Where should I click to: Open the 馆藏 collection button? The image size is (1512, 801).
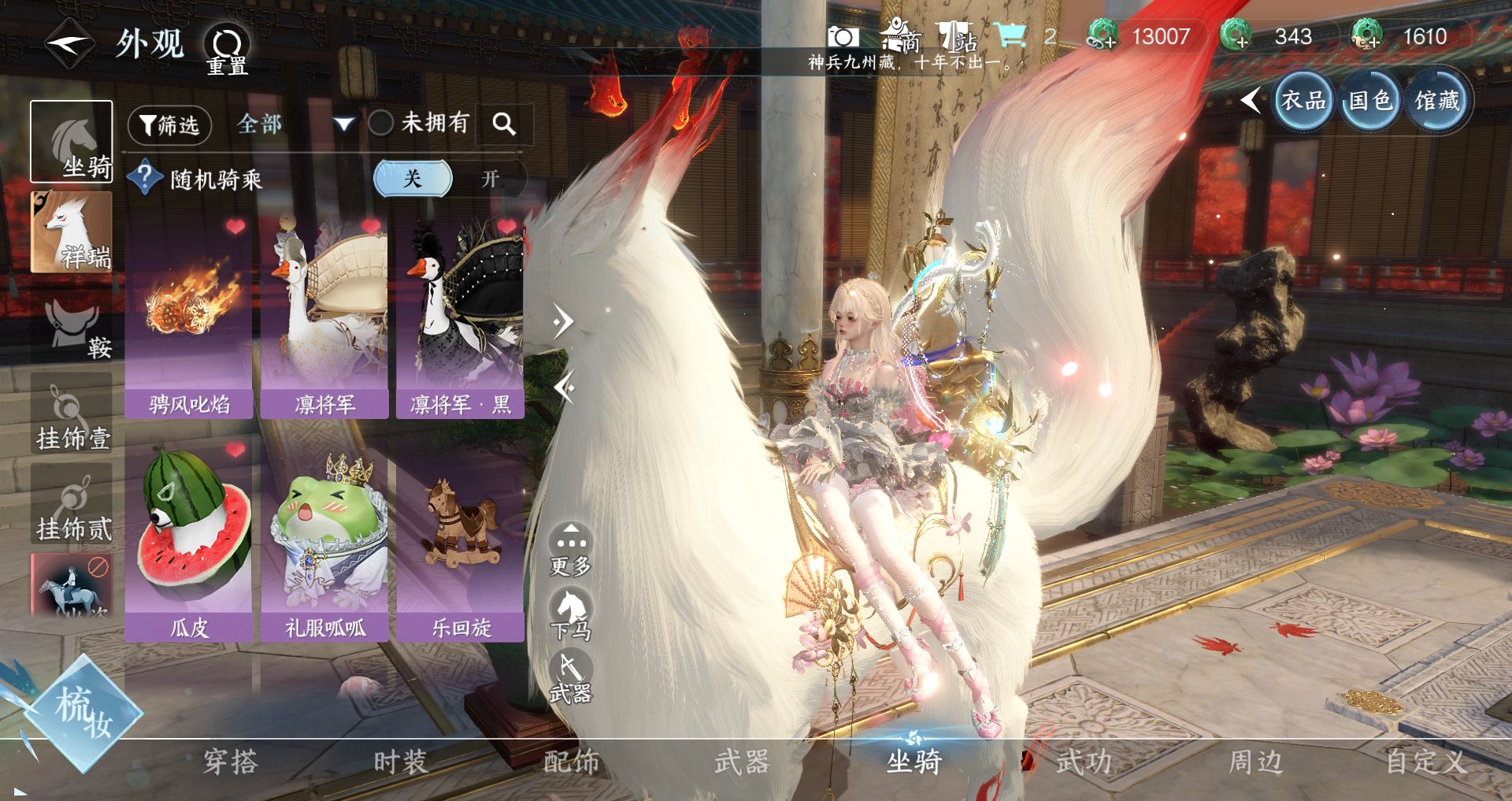[x=1437, y=101]
